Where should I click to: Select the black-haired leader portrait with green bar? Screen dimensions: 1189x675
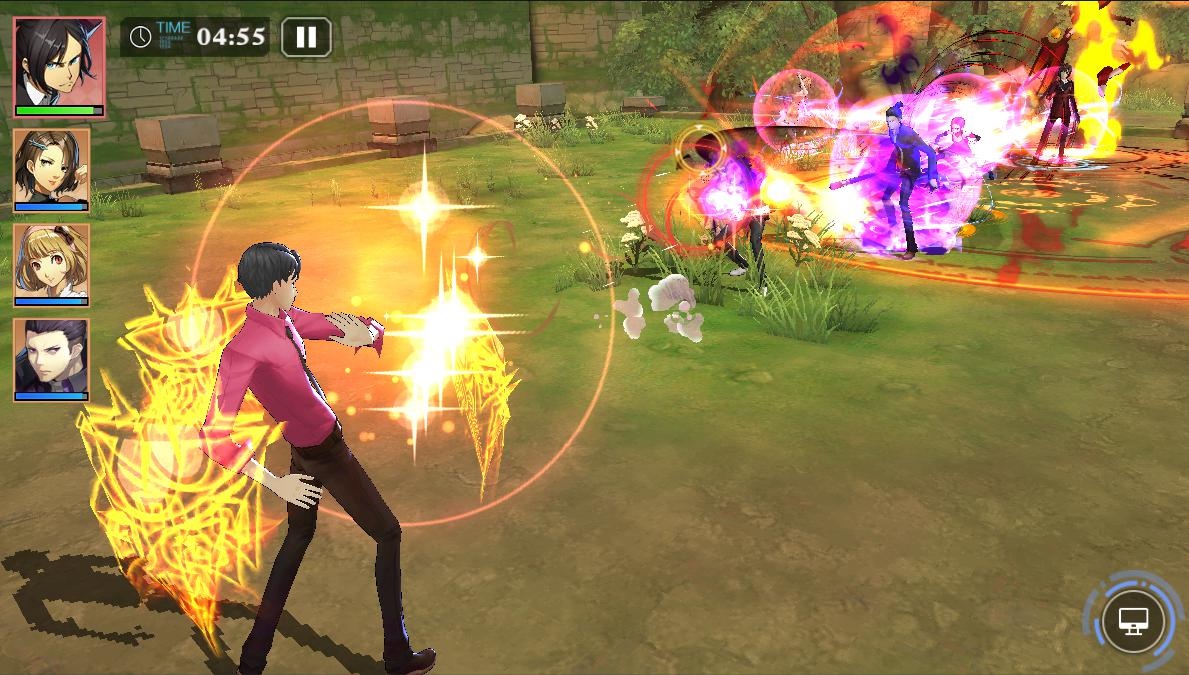pos(59,66)
